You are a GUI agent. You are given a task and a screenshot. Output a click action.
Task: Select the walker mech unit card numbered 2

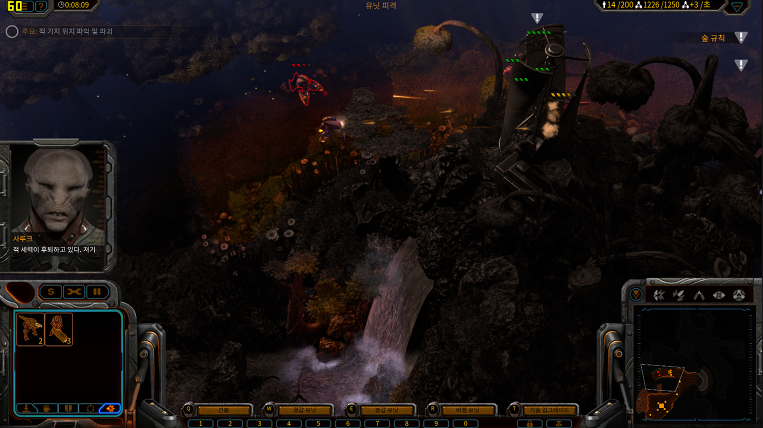(30, 329)
